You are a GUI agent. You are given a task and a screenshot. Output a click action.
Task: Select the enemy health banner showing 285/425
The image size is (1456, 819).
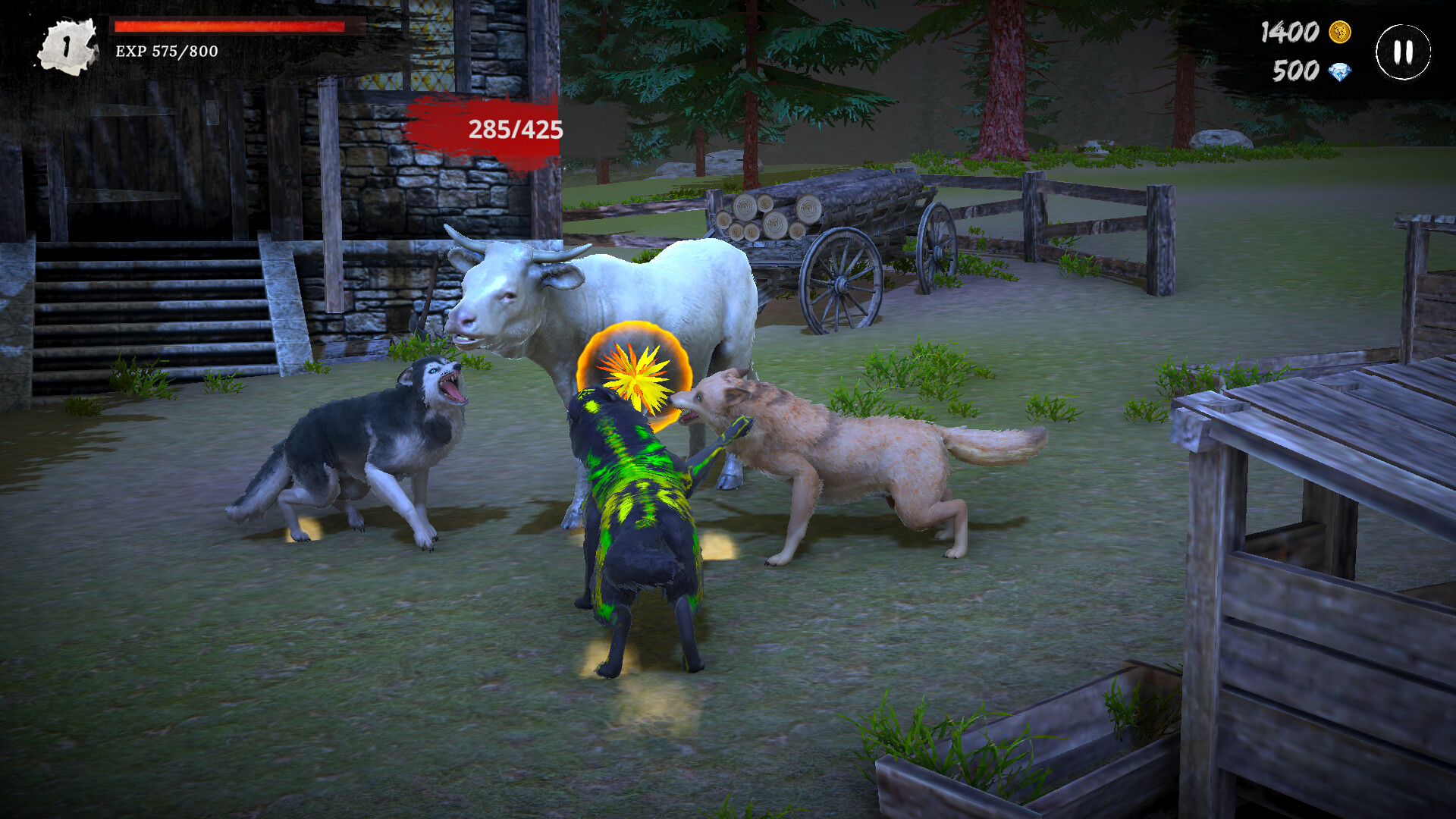[x=516, y=130]
